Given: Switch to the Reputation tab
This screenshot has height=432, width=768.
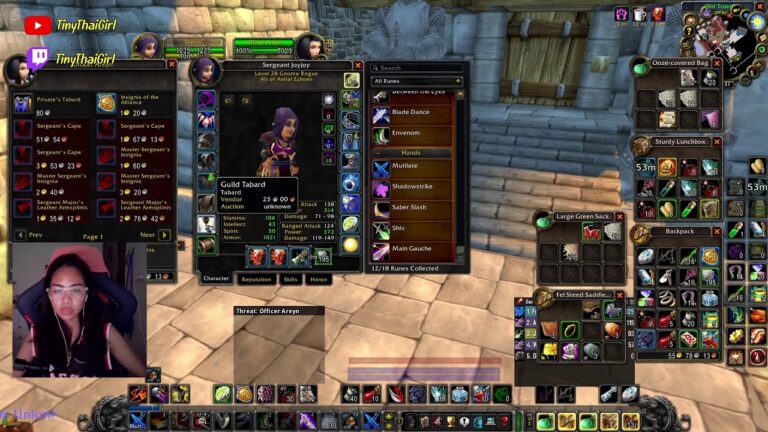Looking at the screenshot, I should pyautogui.click(x=256, y=279).
